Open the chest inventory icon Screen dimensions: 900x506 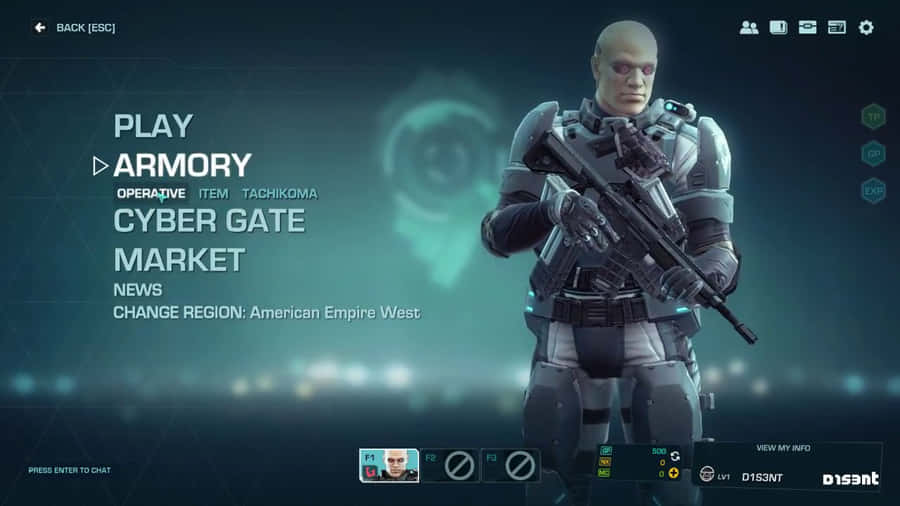(x=807, y=27)
